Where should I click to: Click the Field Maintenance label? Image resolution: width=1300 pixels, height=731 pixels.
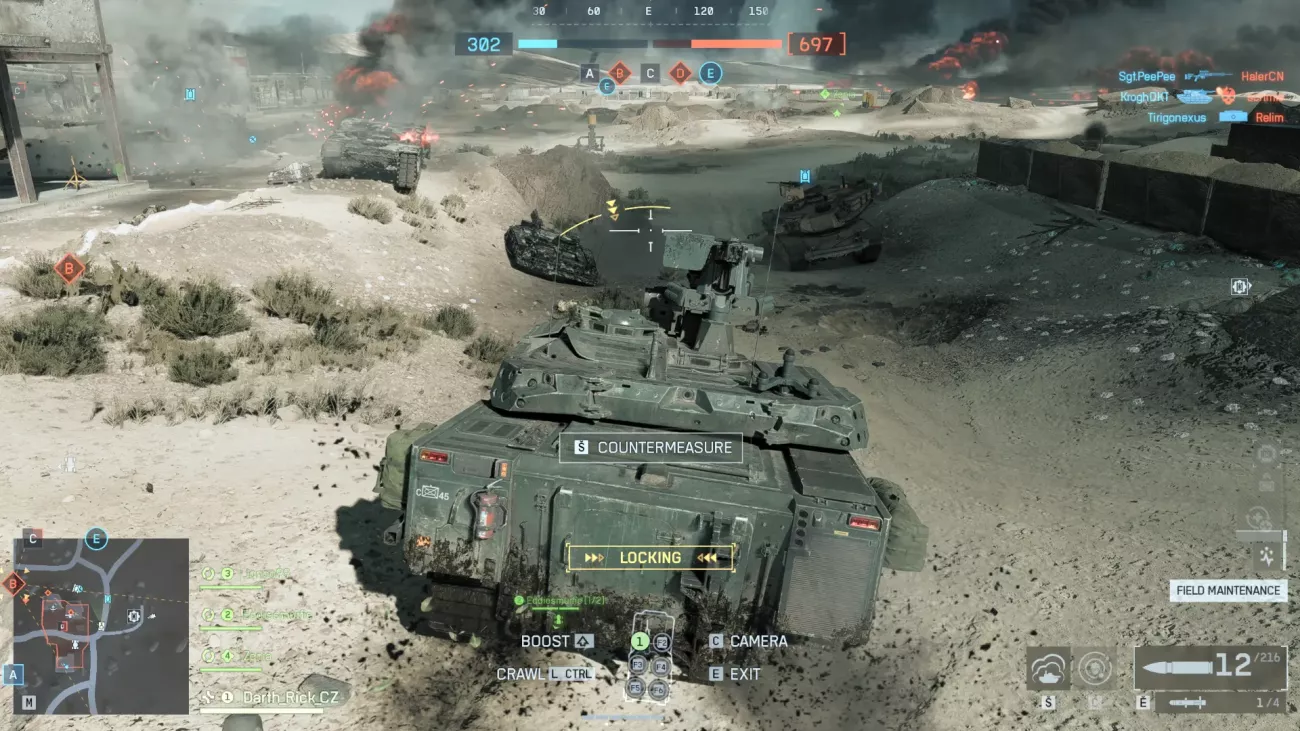pyautogui.click(x=1228, y=590)
